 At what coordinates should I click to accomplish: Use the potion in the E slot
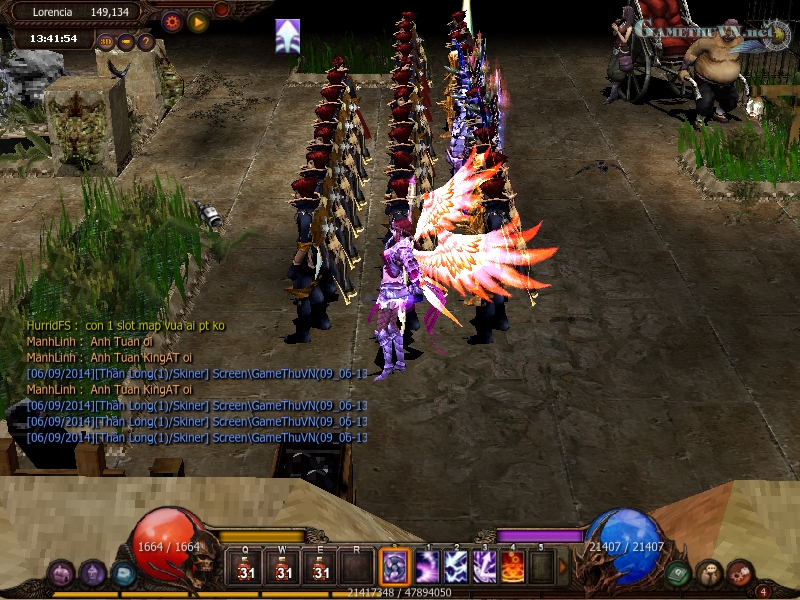click(321, 568)
